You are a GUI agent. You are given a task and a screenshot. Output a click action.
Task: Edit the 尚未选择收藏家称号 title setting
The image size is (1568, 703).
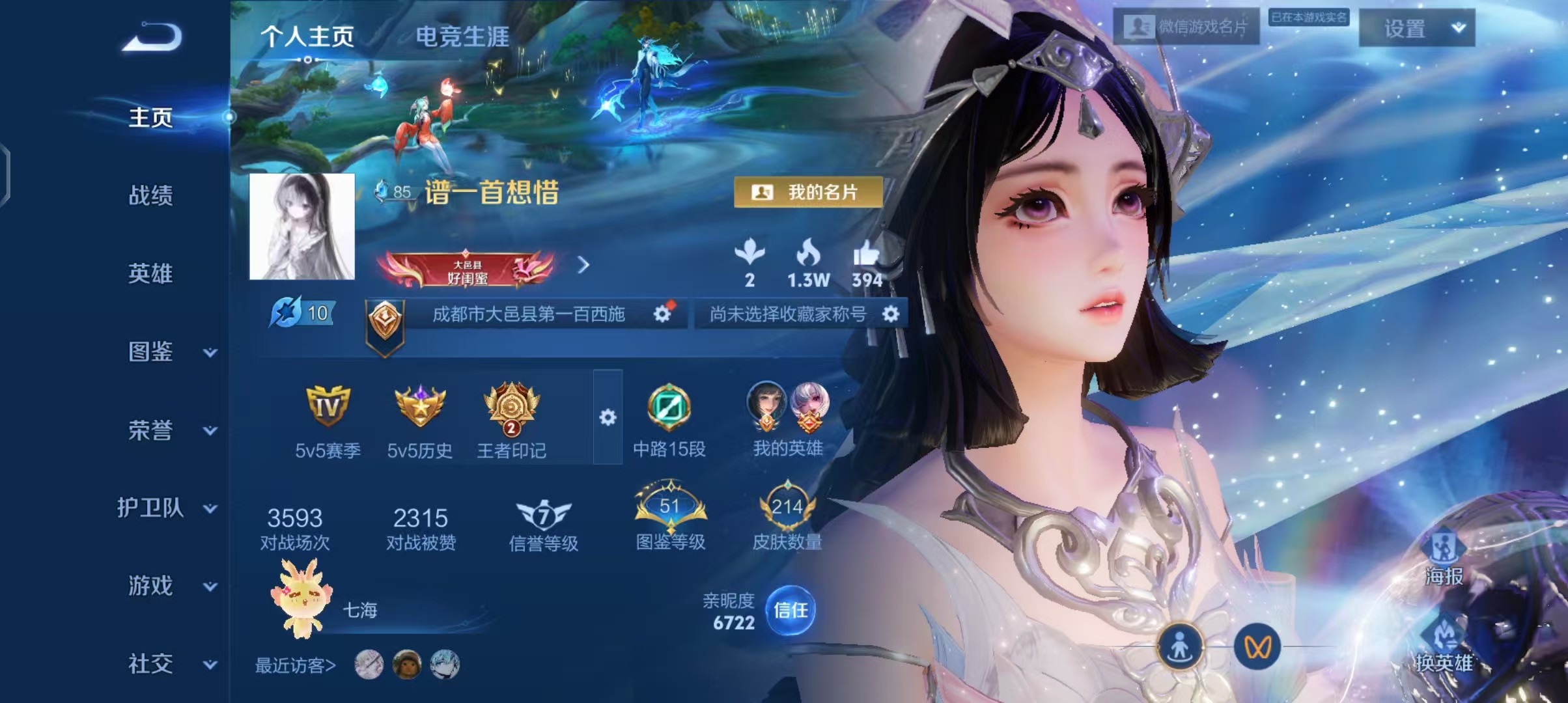point(891,314)
